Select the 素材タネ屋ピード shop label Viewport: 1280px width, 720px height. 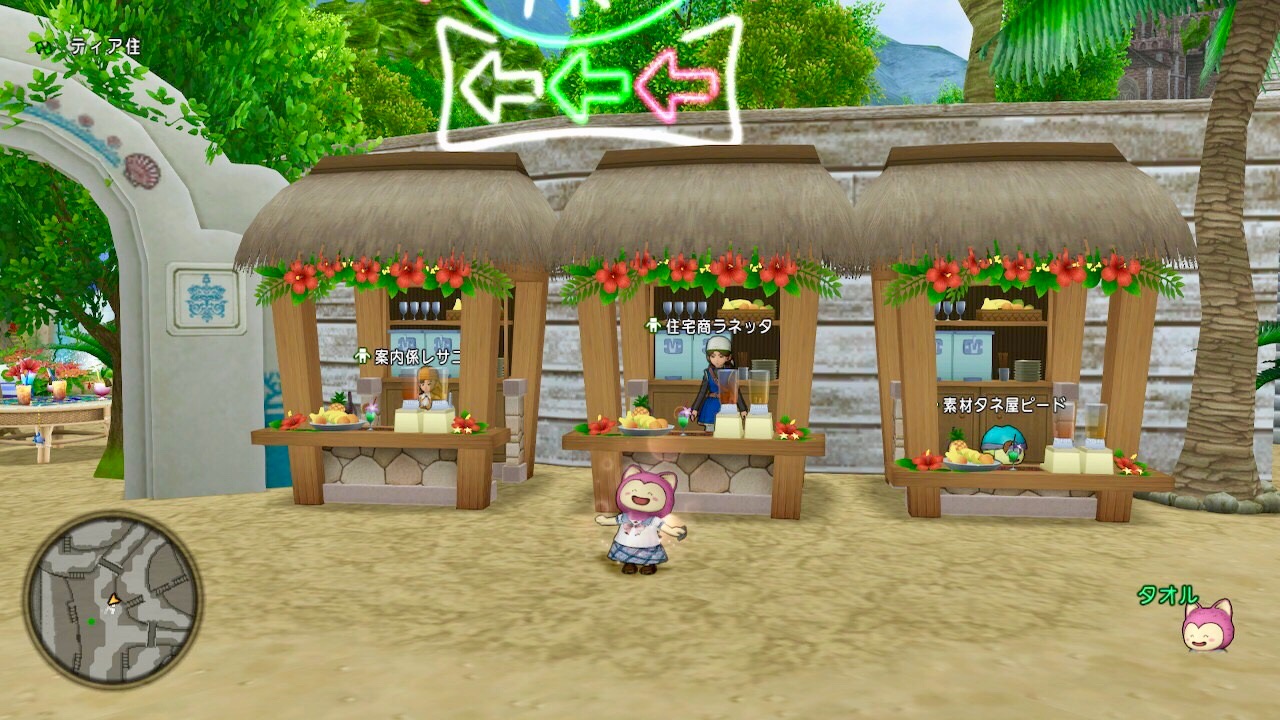tap(1002, 403)
